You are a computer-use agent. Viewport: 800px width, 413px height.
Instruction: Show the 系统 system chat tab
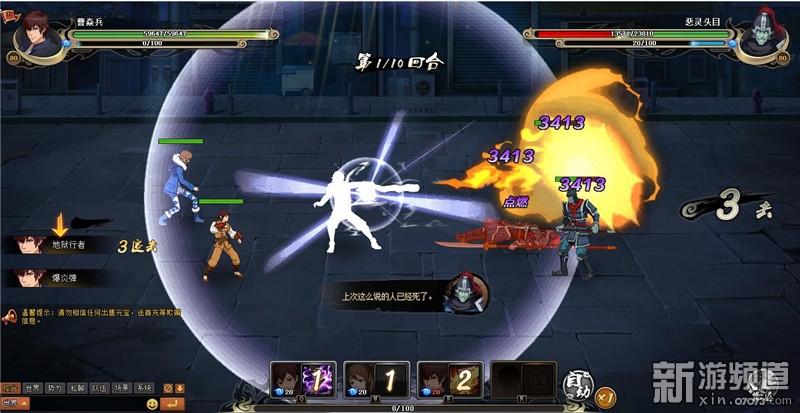click(x=144, y=388)
